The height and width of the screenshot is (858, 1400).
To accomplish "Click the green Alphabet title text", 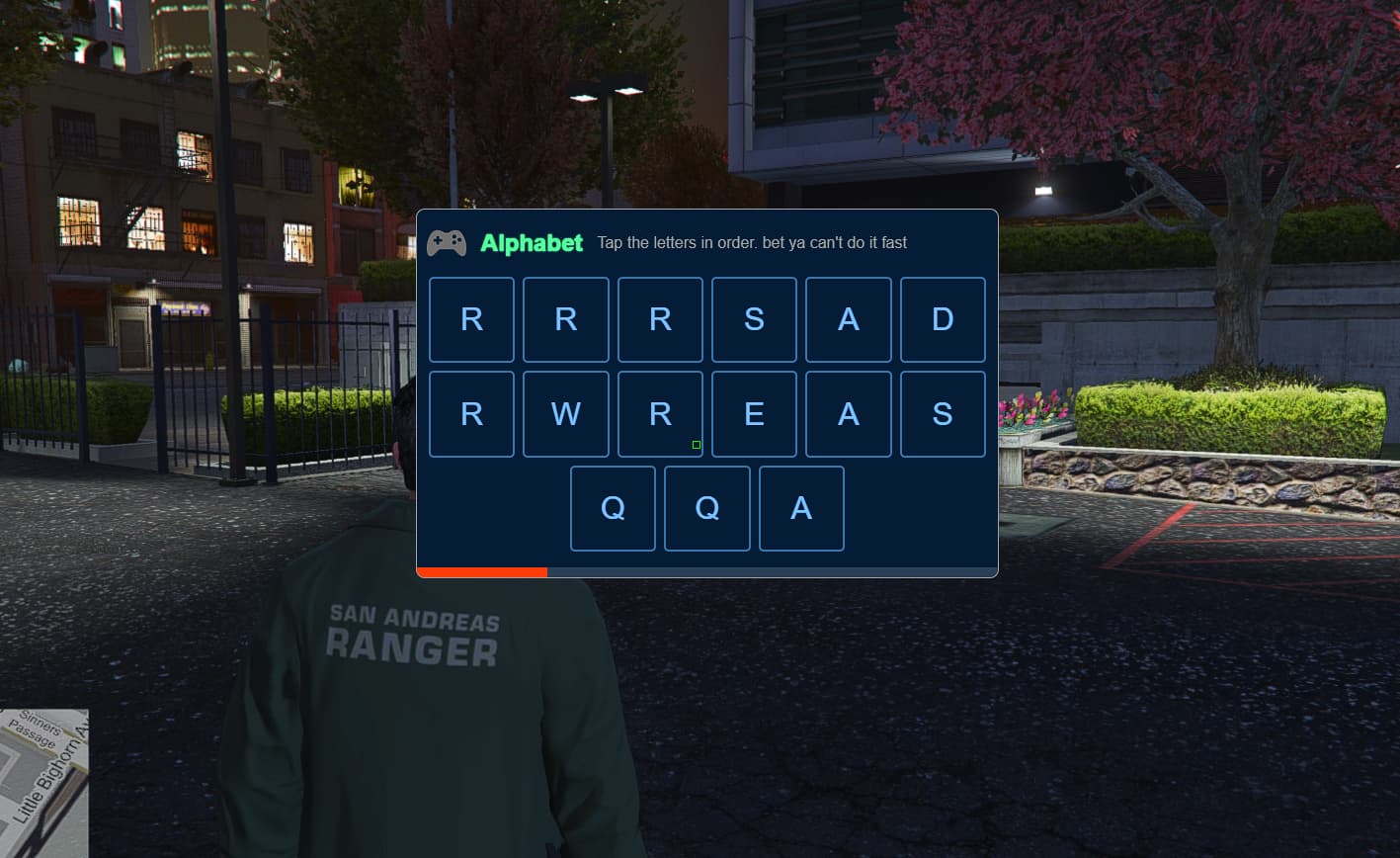I will click(x=534, y=242).
